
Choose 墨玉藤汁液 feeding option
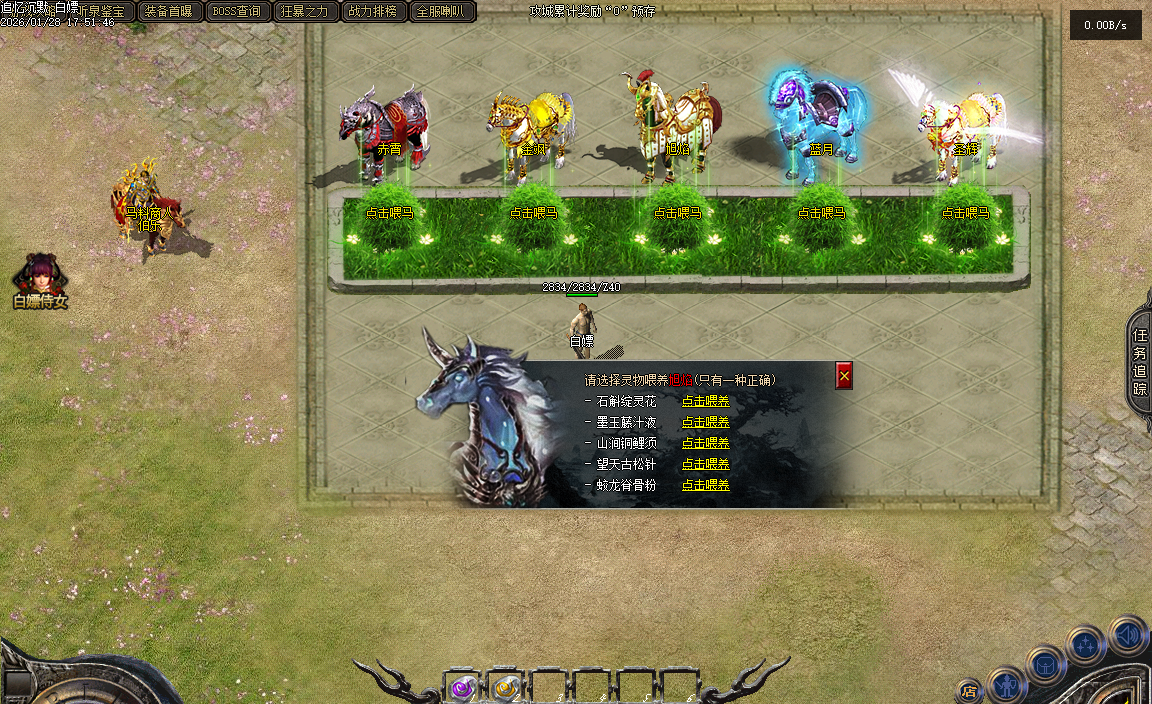(705, 422)
